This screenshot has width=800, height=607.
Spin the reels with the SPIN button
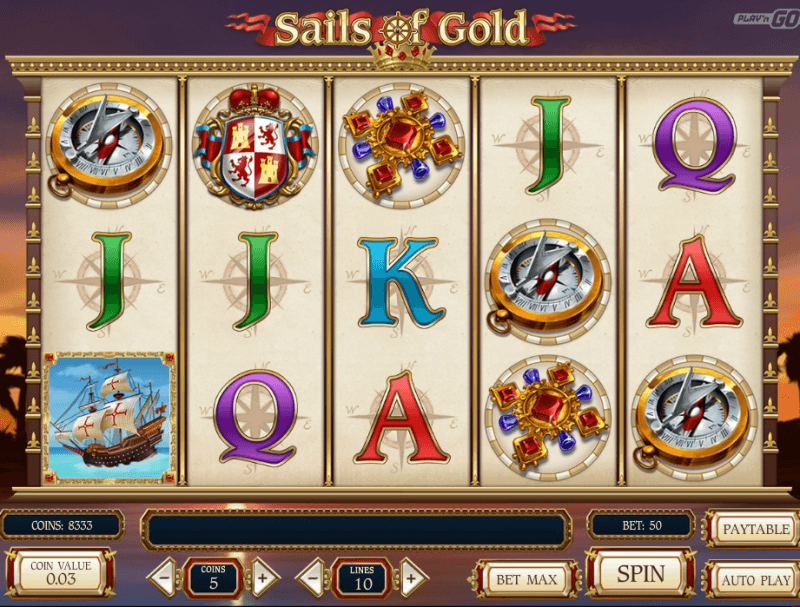pyautogui.click(x=641, y=574)
